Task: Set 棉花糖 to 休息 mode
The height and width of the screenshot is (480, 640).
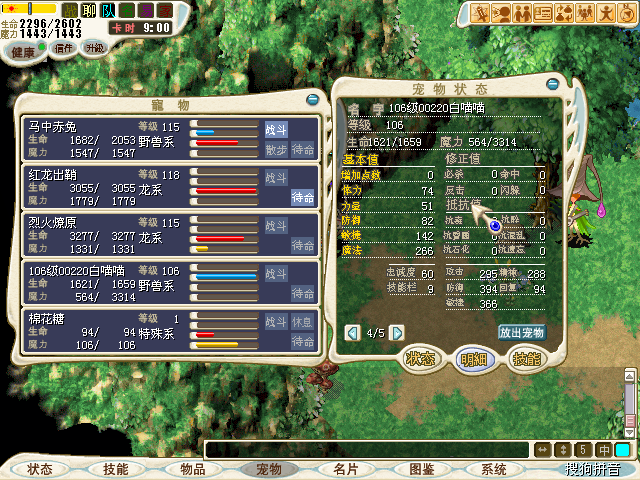Action: (304, 322)
